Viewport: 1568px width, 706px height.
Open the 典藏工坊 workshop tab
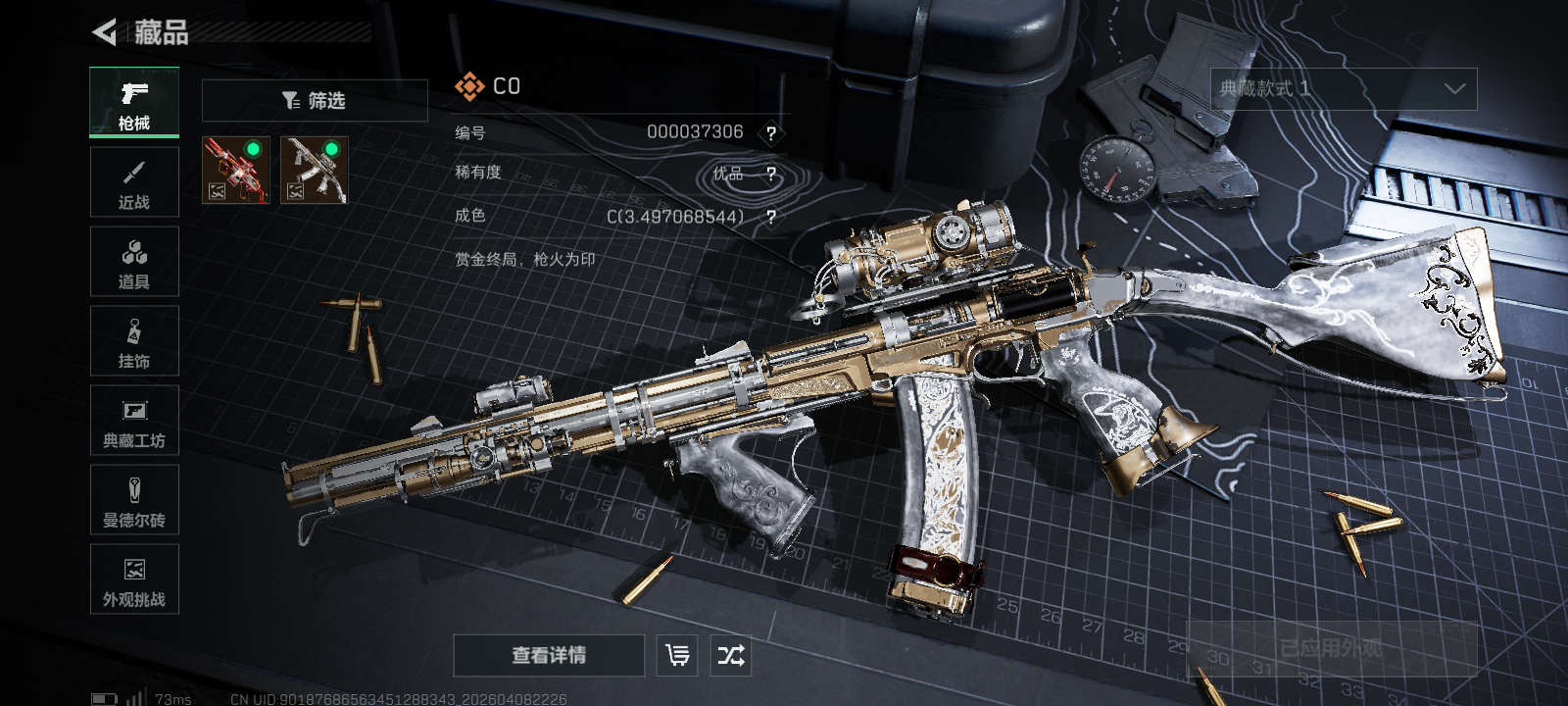(134, 421)
